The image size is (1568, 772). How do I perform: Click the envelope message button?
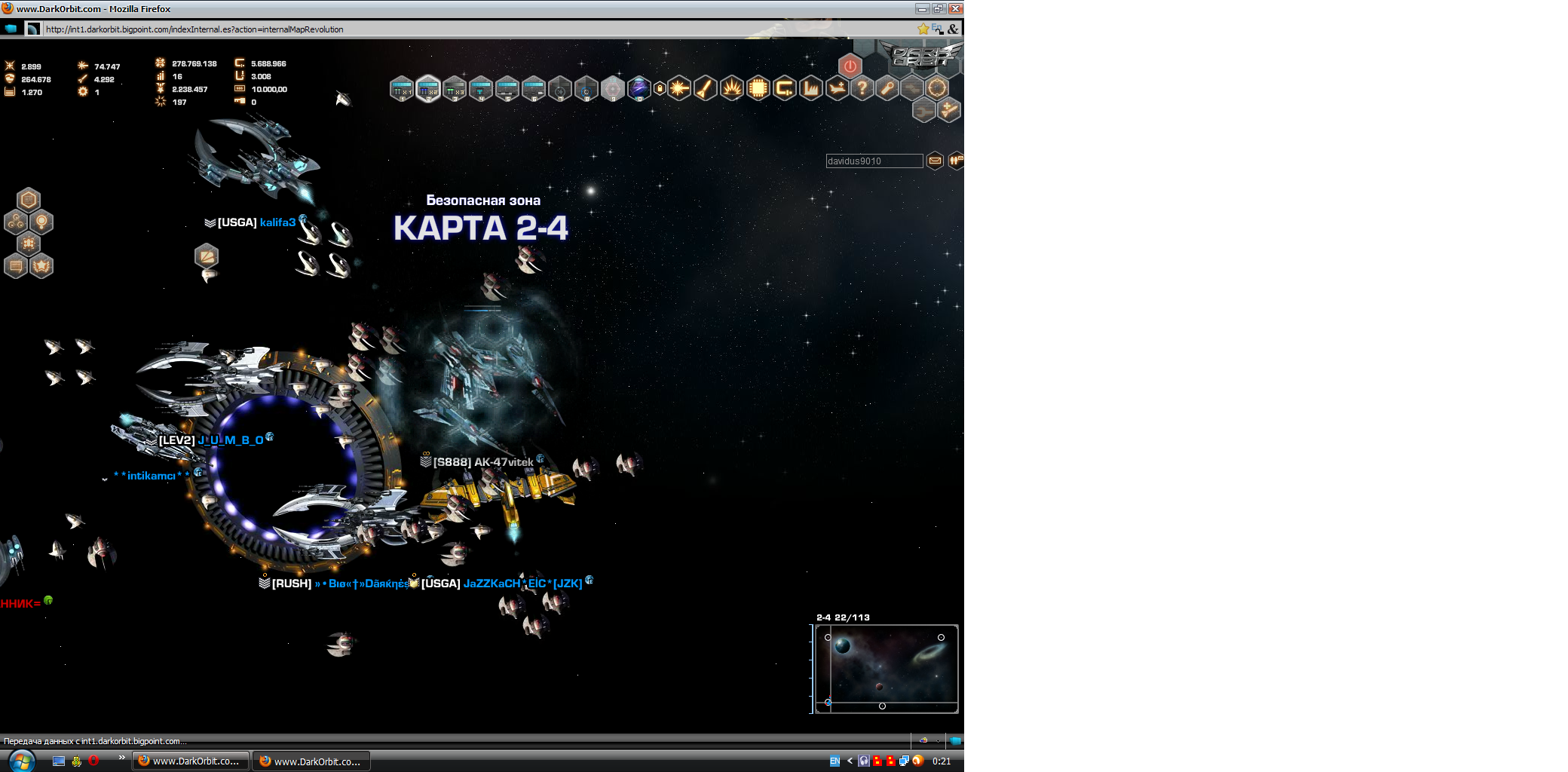tap(935, 161)
